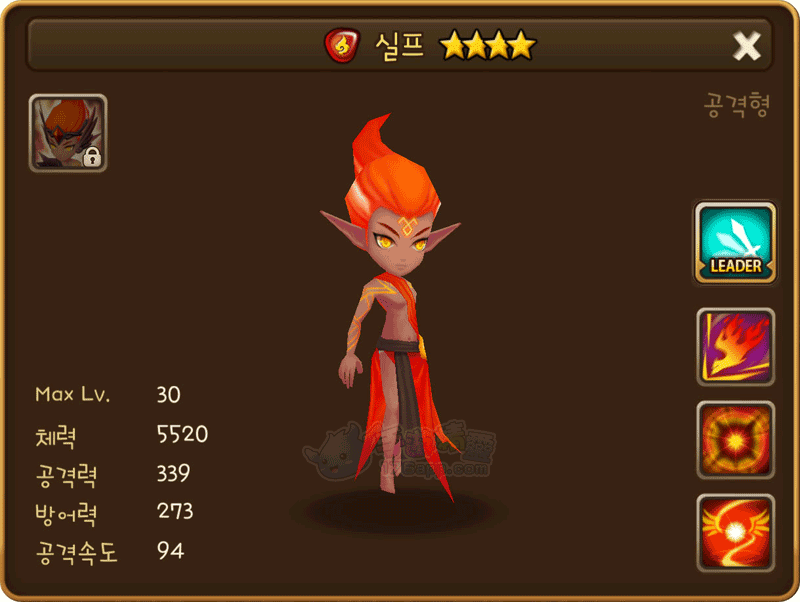Close the Sylph info window

click(x=747, y=46)
